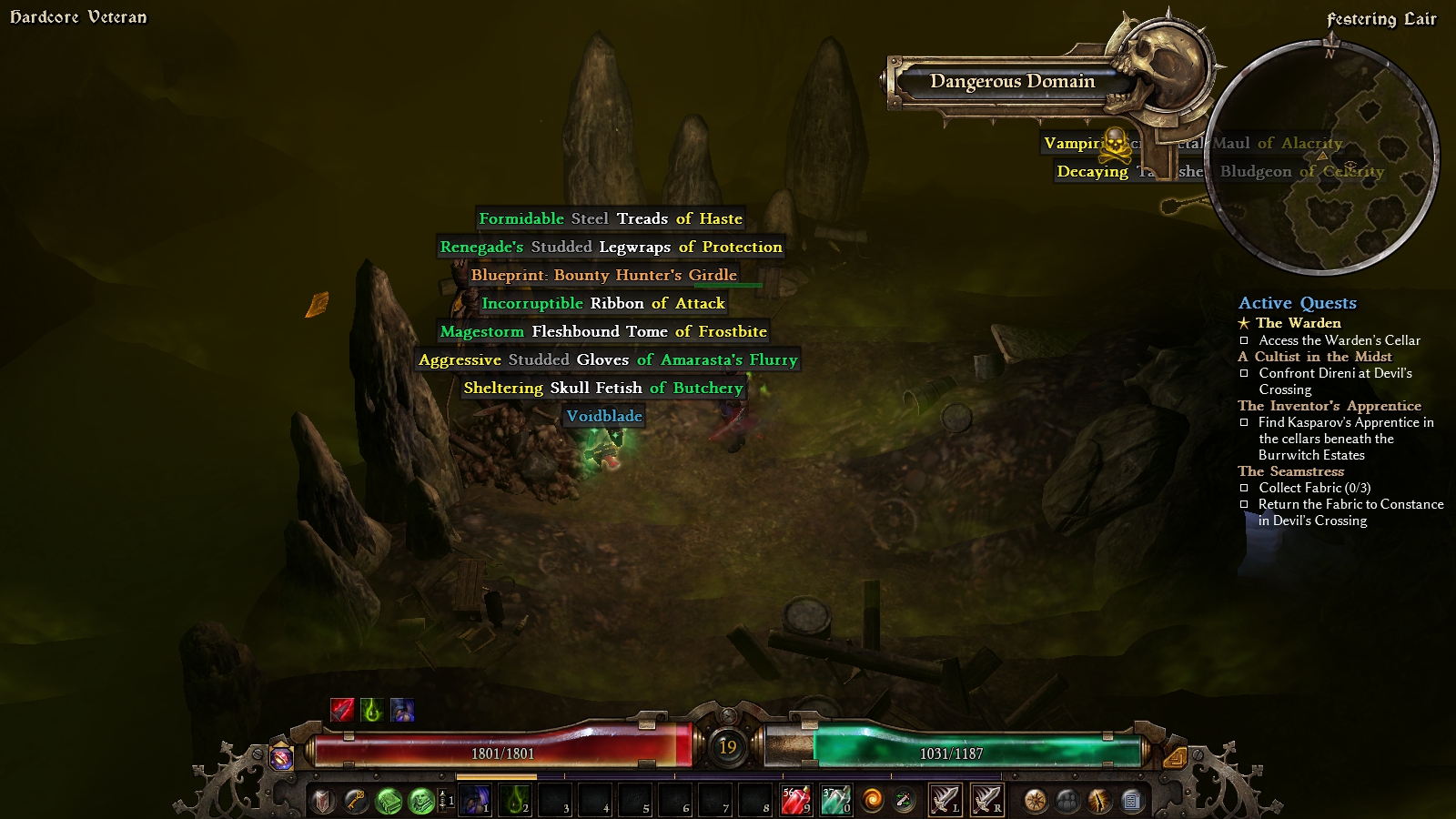Activate the hooded figure skill in slot 1
This screenshot has width=1456, height=819.
pos(475,801)
